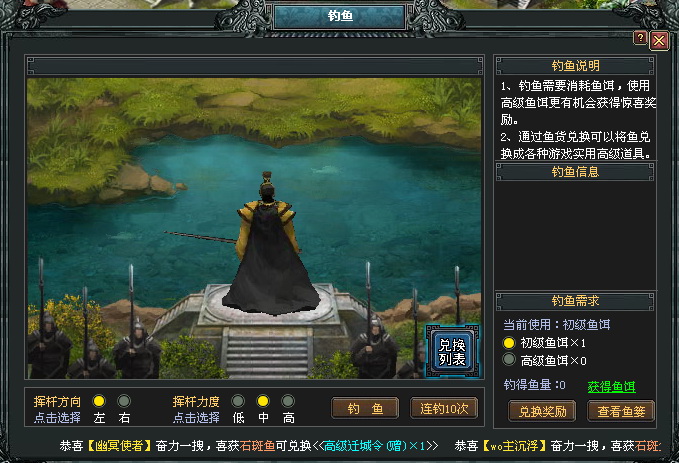Start 连钓10次 auto fishing
The width and height of the screenshot is (679, 463).
tap(444, 408)
